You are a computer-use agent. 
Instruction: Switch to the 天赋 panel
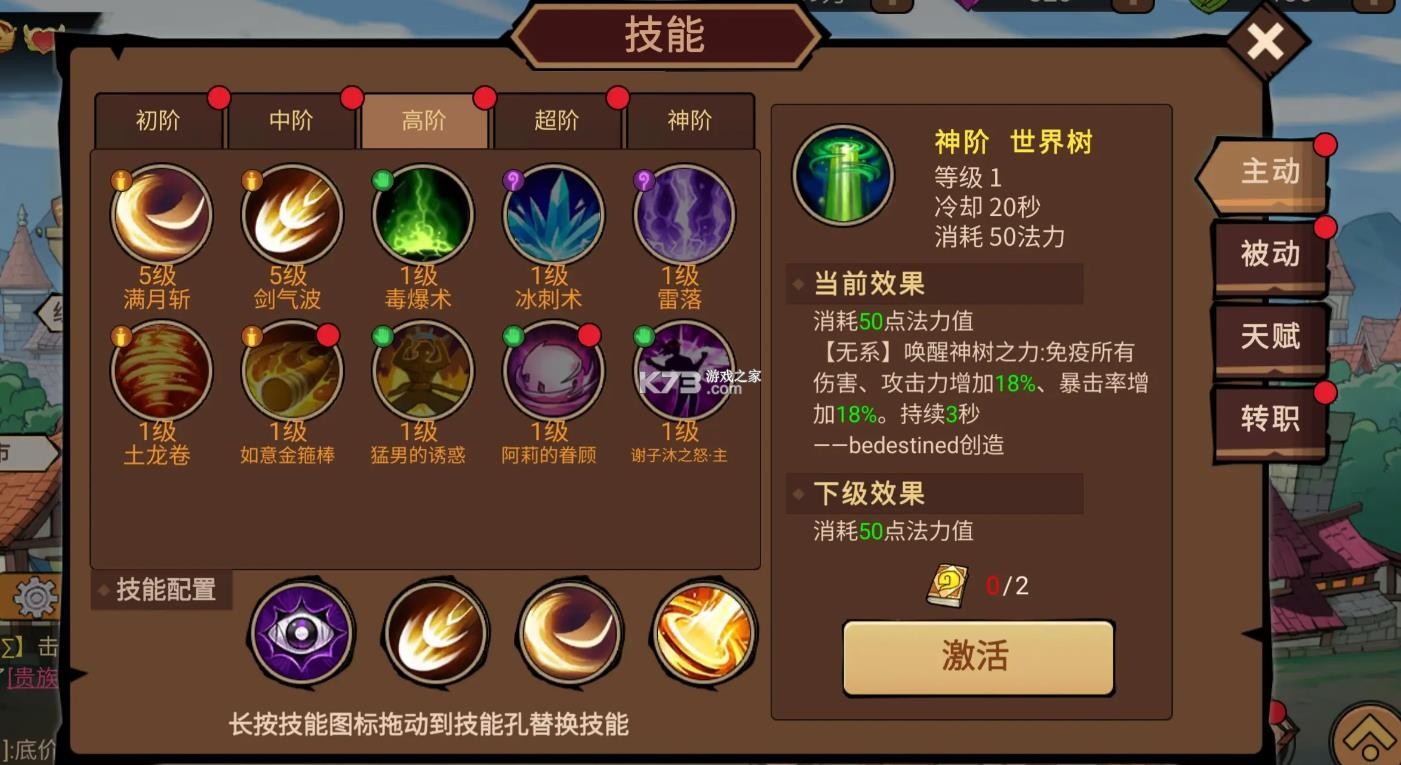click(1268, 338)
